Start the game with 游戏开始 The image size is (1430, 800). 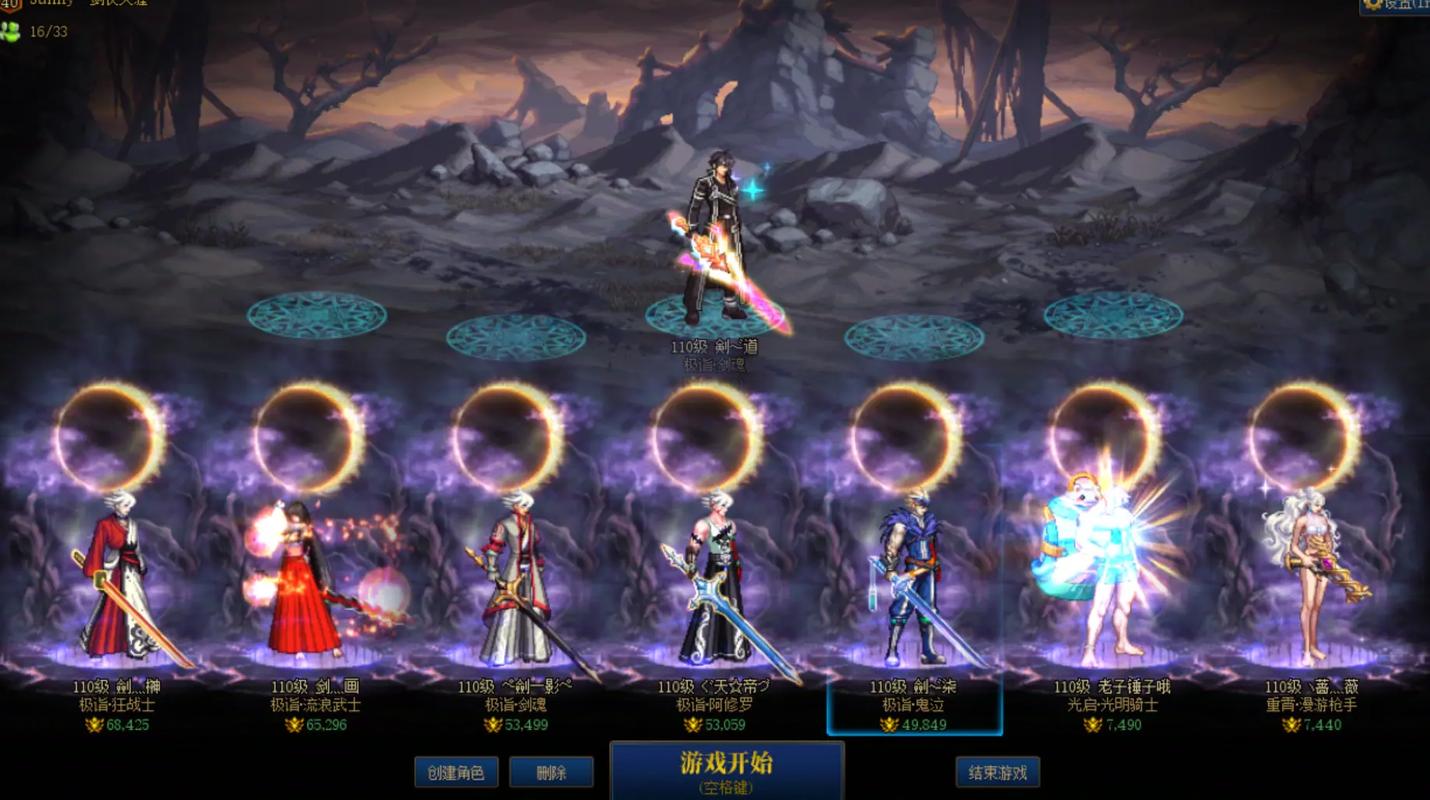tap(727, 770)
